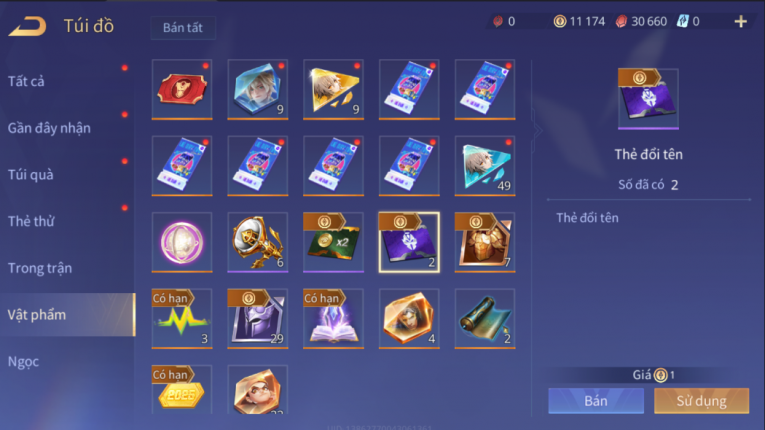Tap the Bán tất button
This screenshot has height=430, width=765.
coord(183,27)
